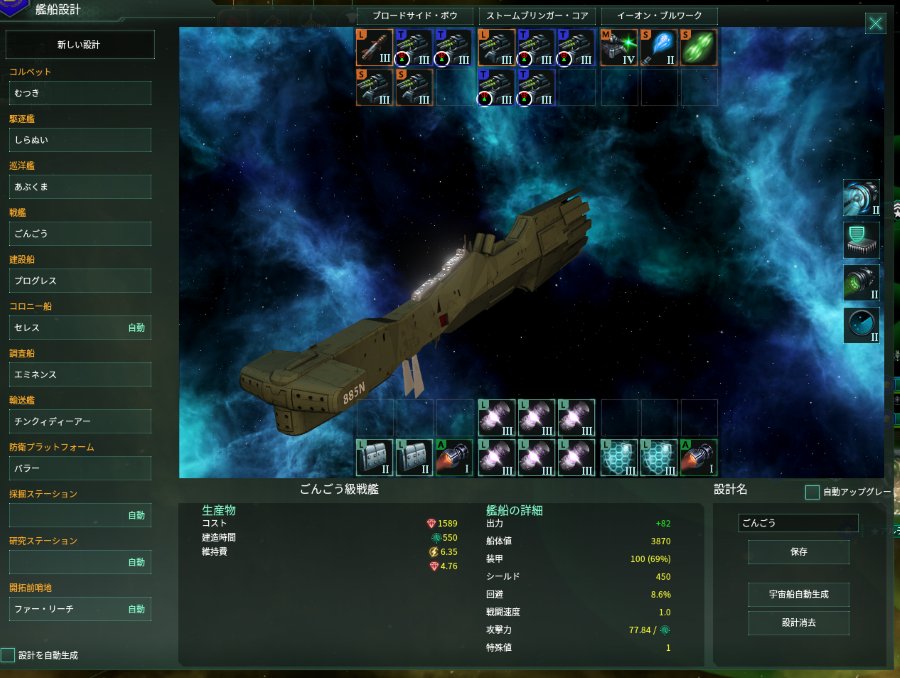The width and height of the screenshot is (900, 678).
Task: Select the セレス colony ship design
Action: point(80,328)
